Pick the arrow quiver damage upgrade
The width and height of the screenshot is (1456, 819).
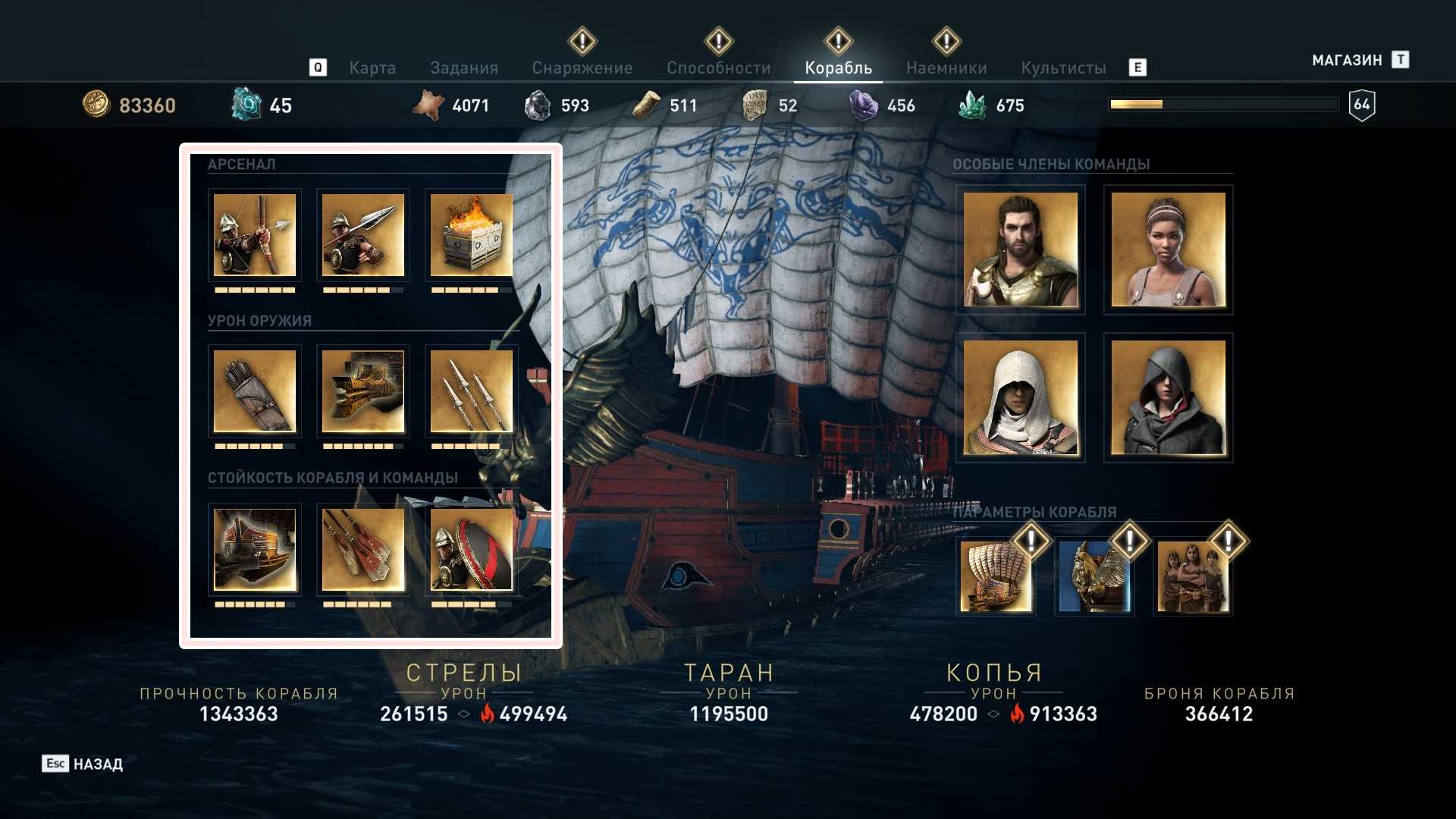pyautogui.click(x=255, y=391)
